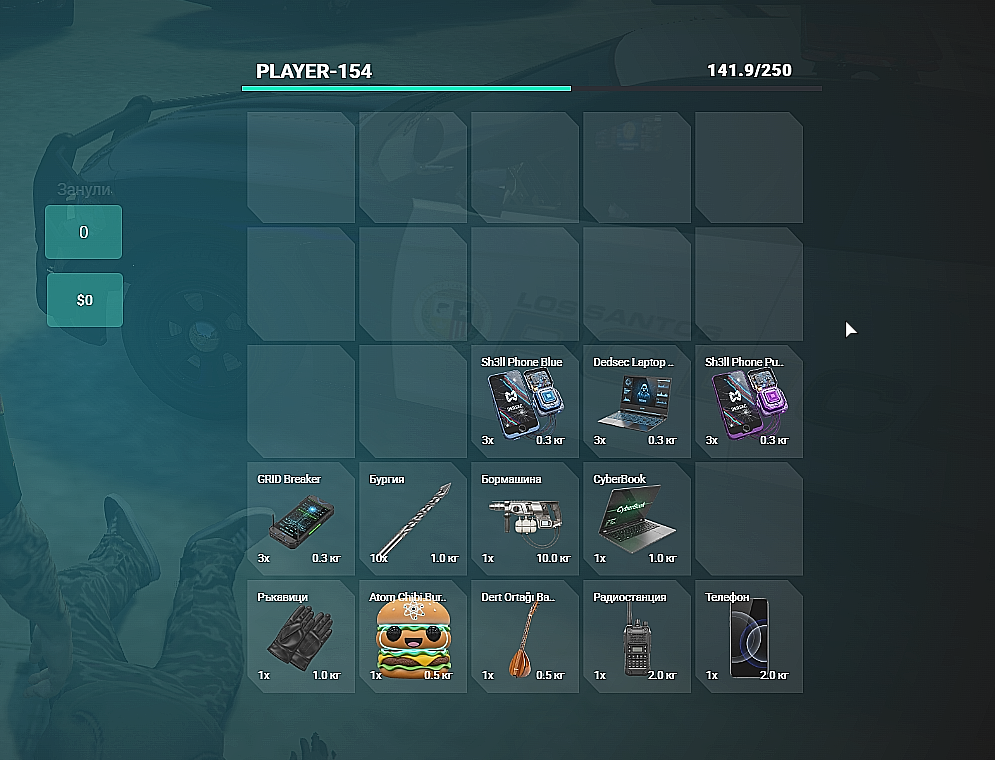Select the Телефон phone item
The width and height of the screenshot is (995, 760).
(748, 635)
